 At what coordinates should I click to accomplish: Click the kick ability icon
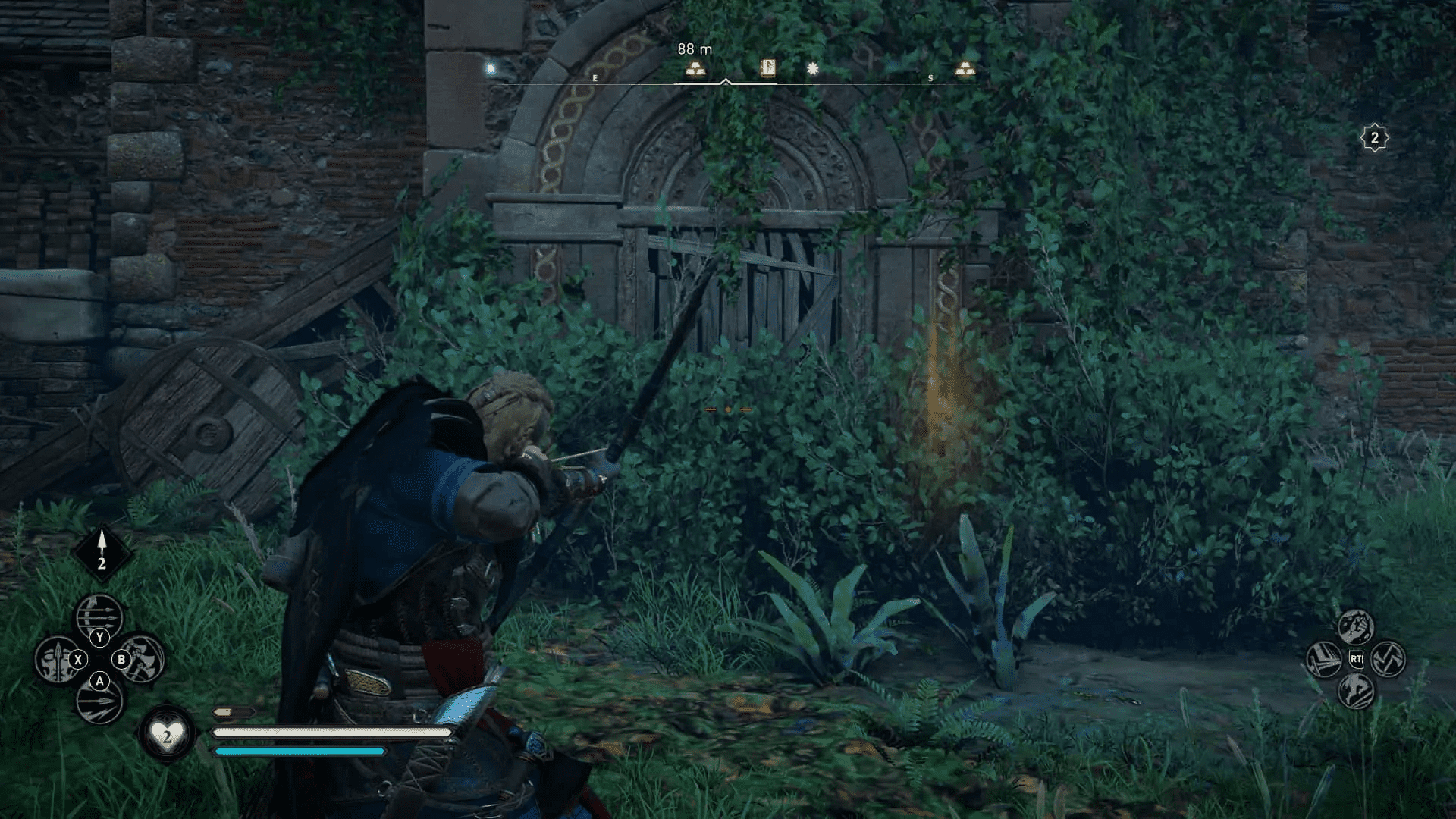coord(1356,692)
